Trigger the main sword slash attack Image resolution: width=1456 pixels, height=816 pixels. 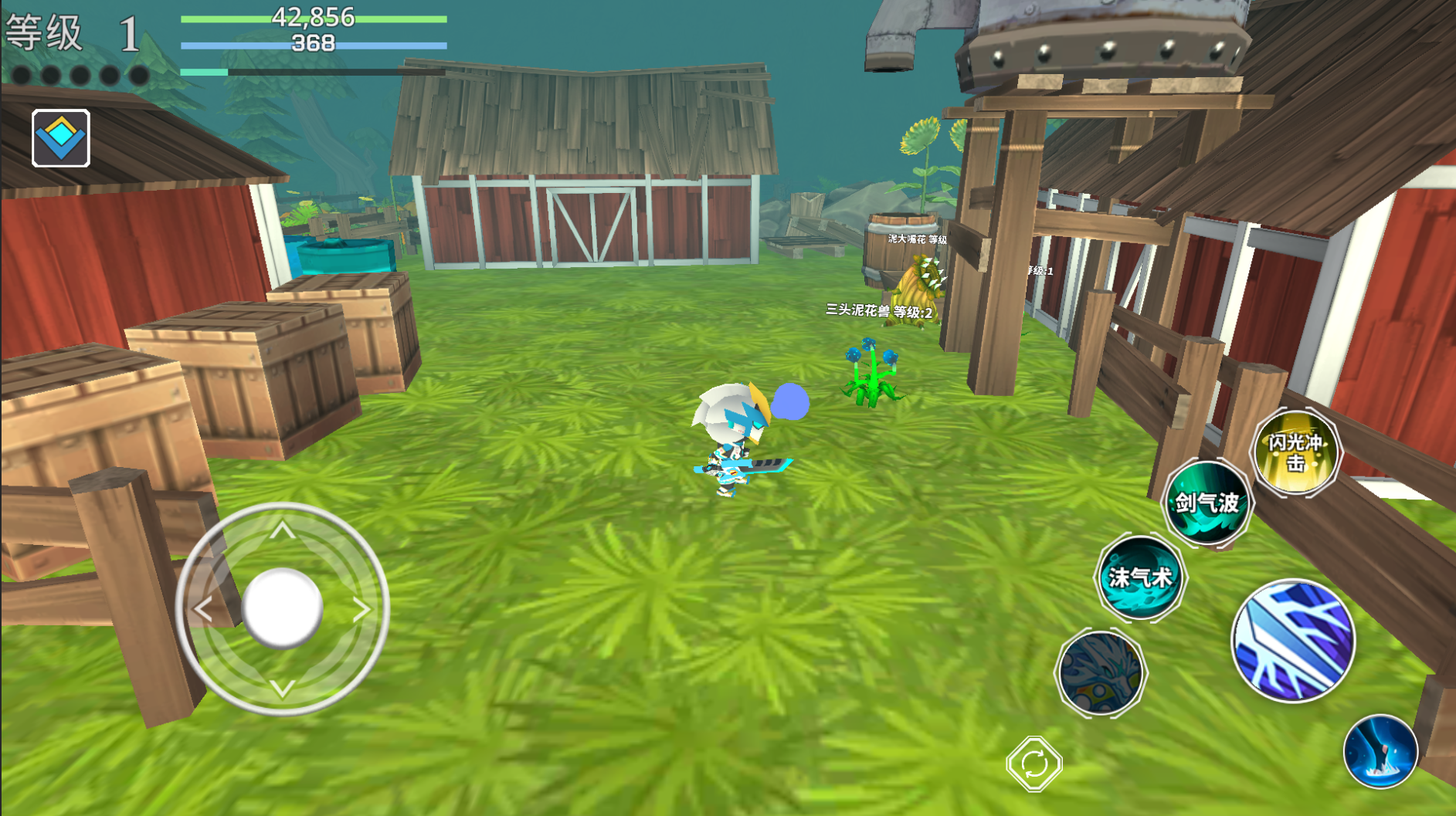click(x=1293, y=641)
